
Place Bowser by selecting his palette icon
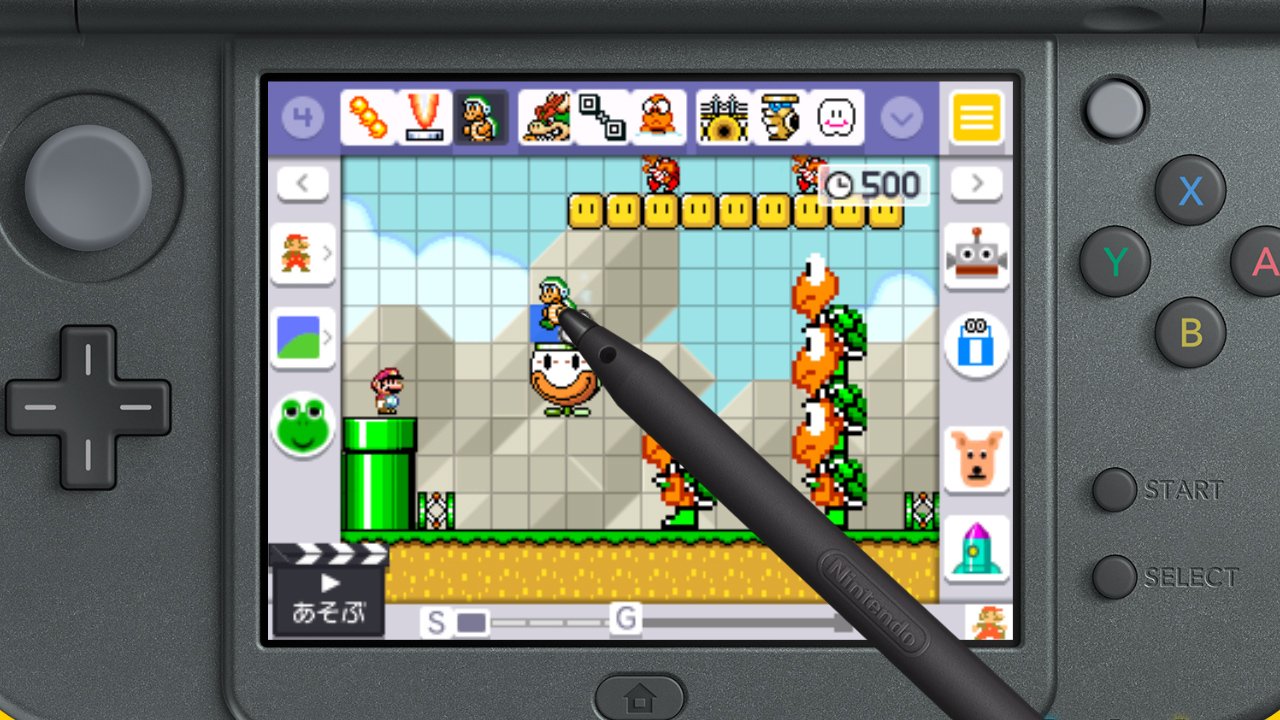546,116
